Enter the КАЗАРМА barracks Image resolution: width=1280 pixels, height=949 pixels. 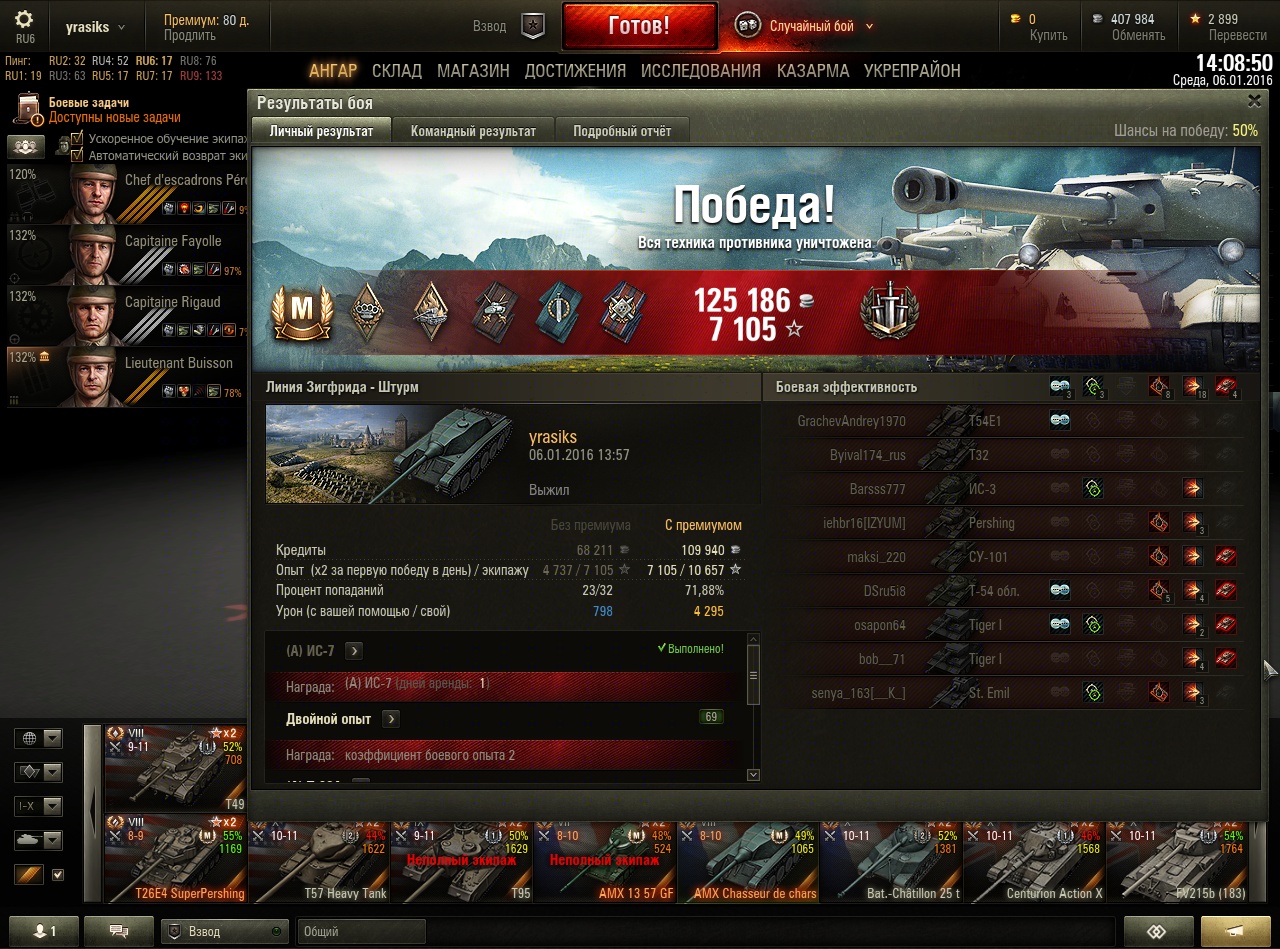pyautogui.click(x=813, y=71)
